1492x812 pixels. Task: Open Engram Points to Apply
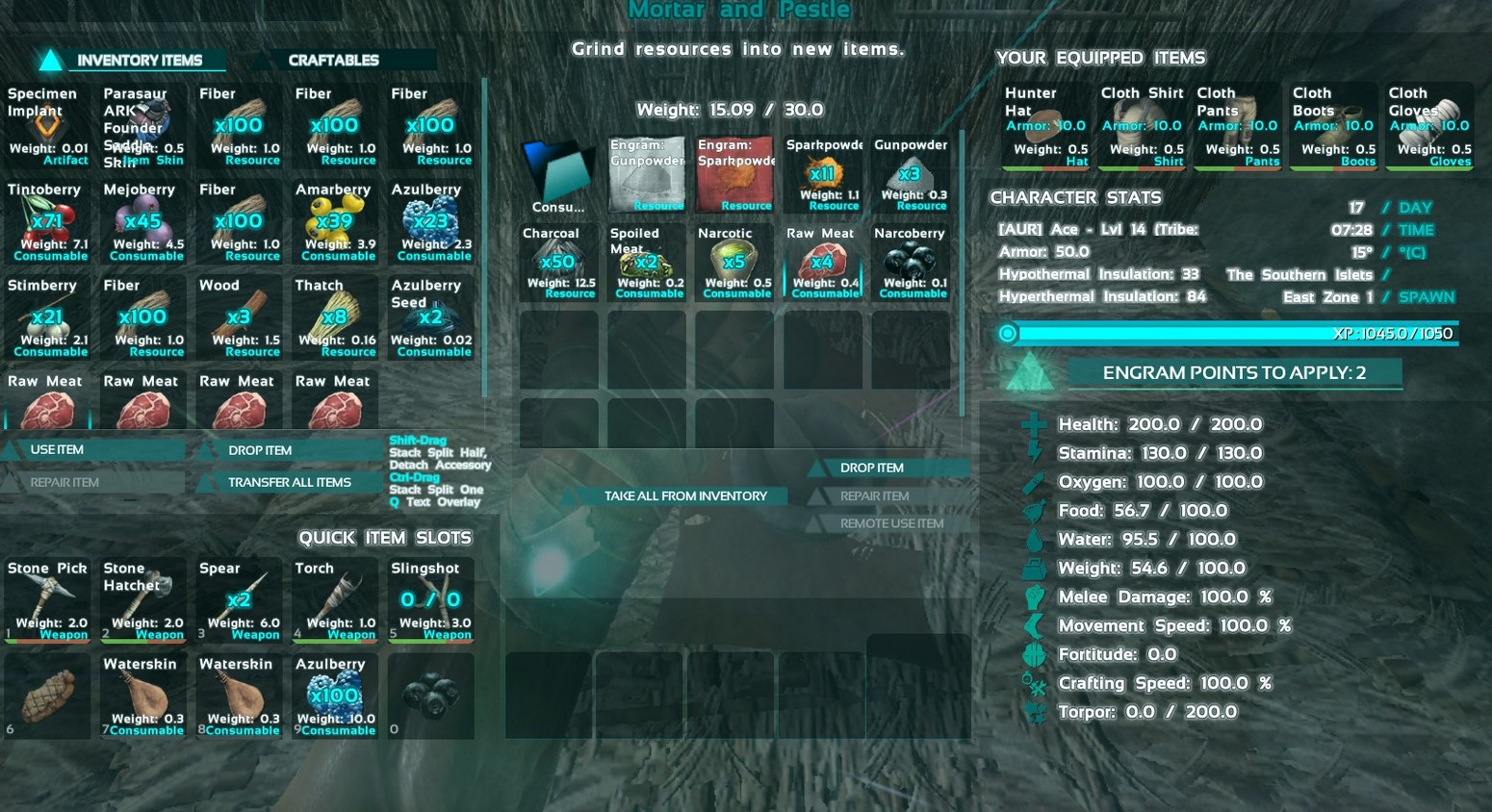tap(1233, 373)
